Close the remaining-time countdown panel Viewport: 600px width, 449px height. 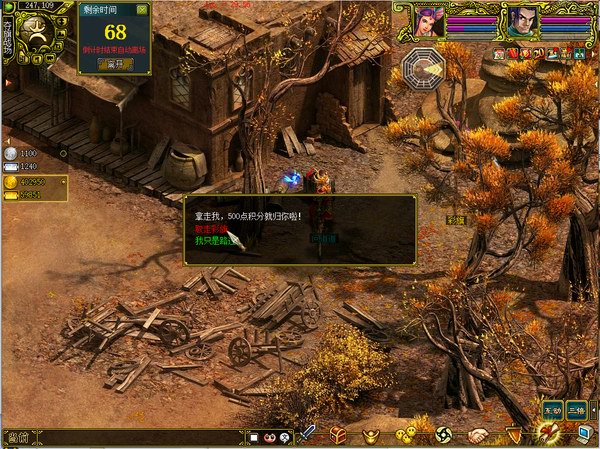[x=141, y=9]
